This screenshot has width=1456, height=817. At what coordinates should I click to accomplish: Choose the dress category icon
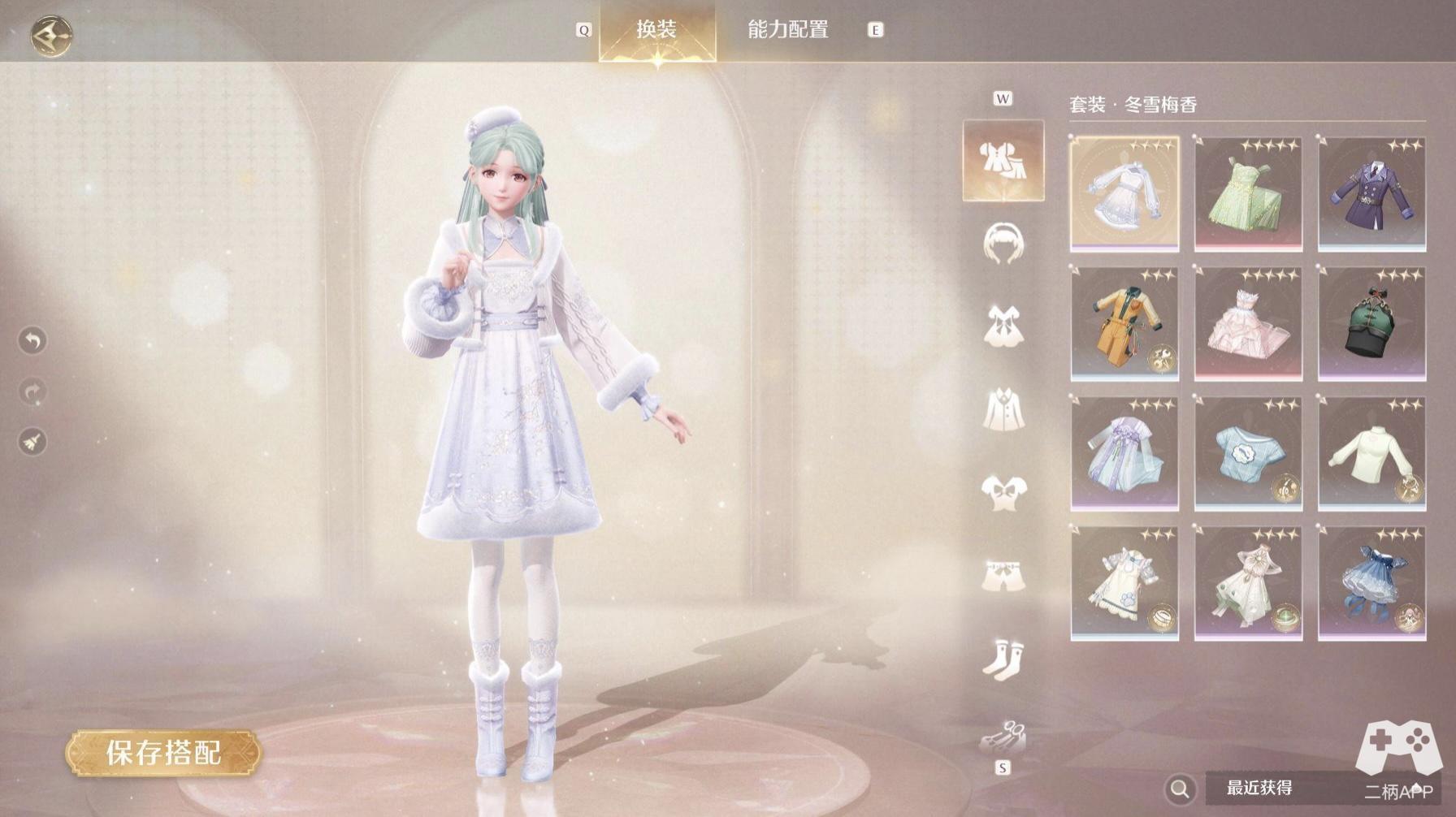click(x=1003, y=326)
